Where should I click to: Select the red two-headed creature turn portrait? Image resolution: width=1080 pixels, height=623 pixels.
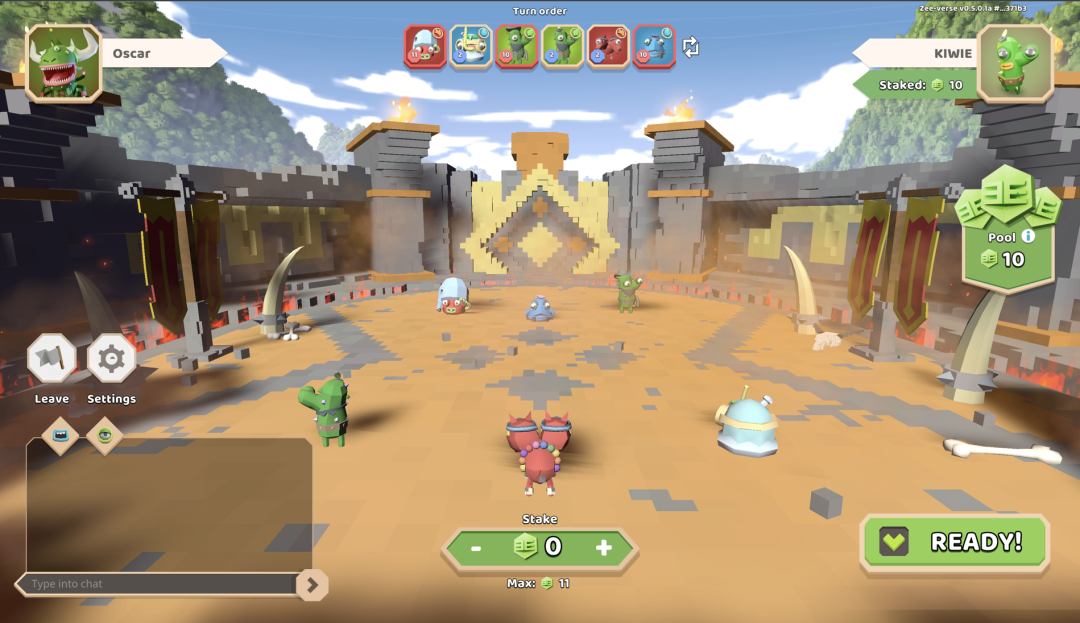click(x=608, y=46)
